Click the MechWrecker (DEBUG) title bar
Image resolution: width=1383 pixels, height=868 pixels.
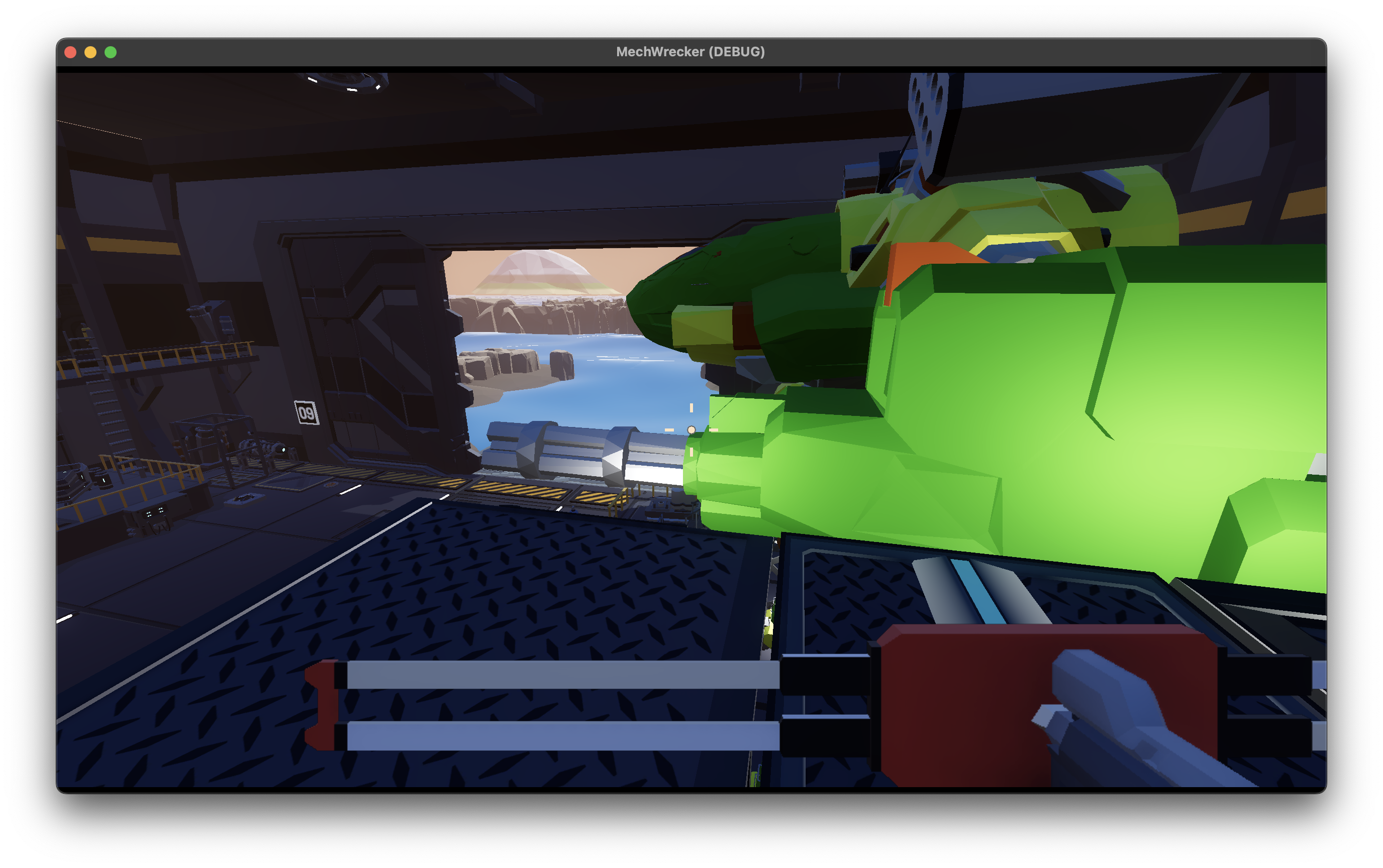pyautogui.click(x=691, y=52)
